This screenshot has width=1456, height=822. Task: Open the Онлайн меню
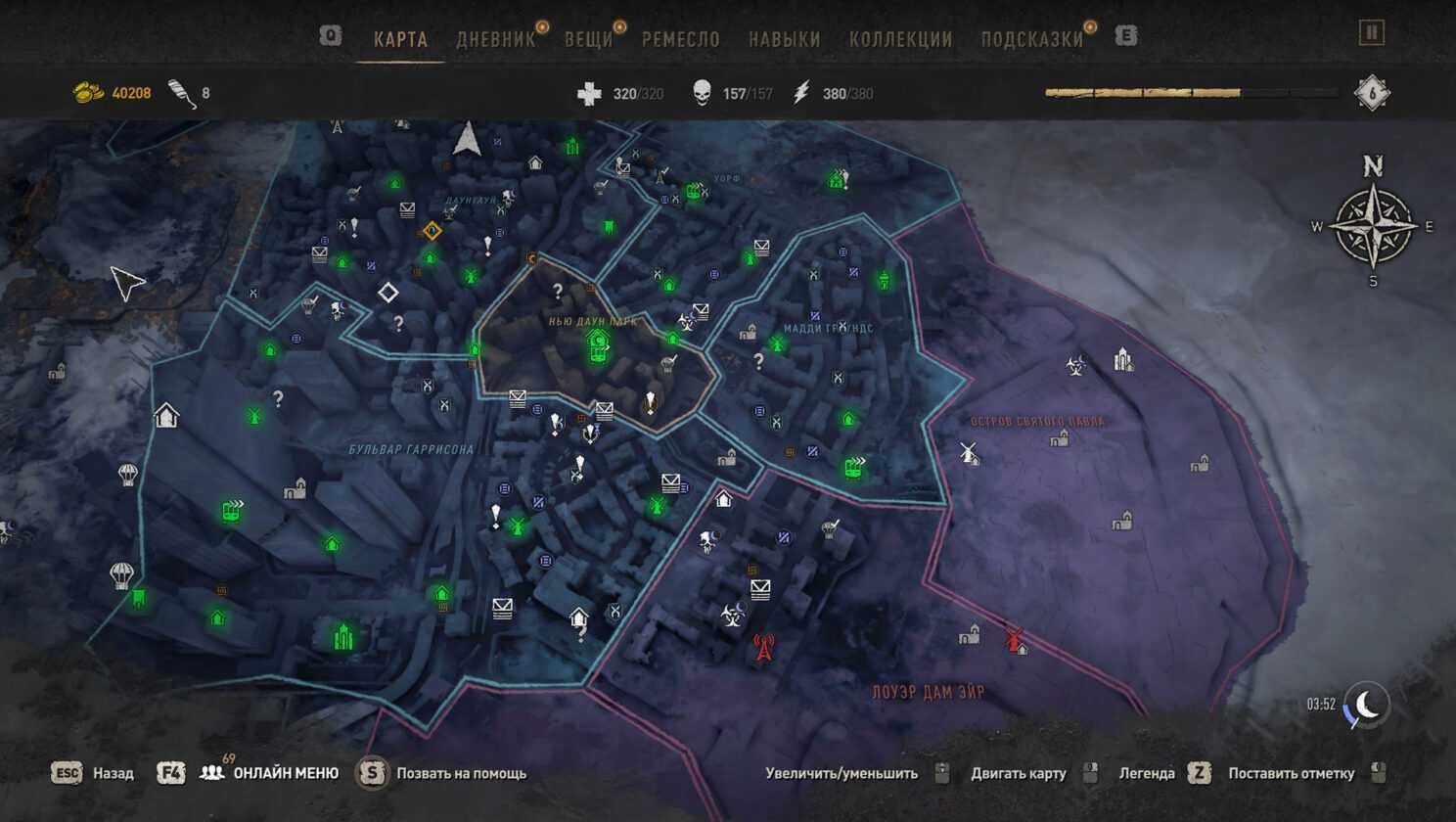[285, 773]
